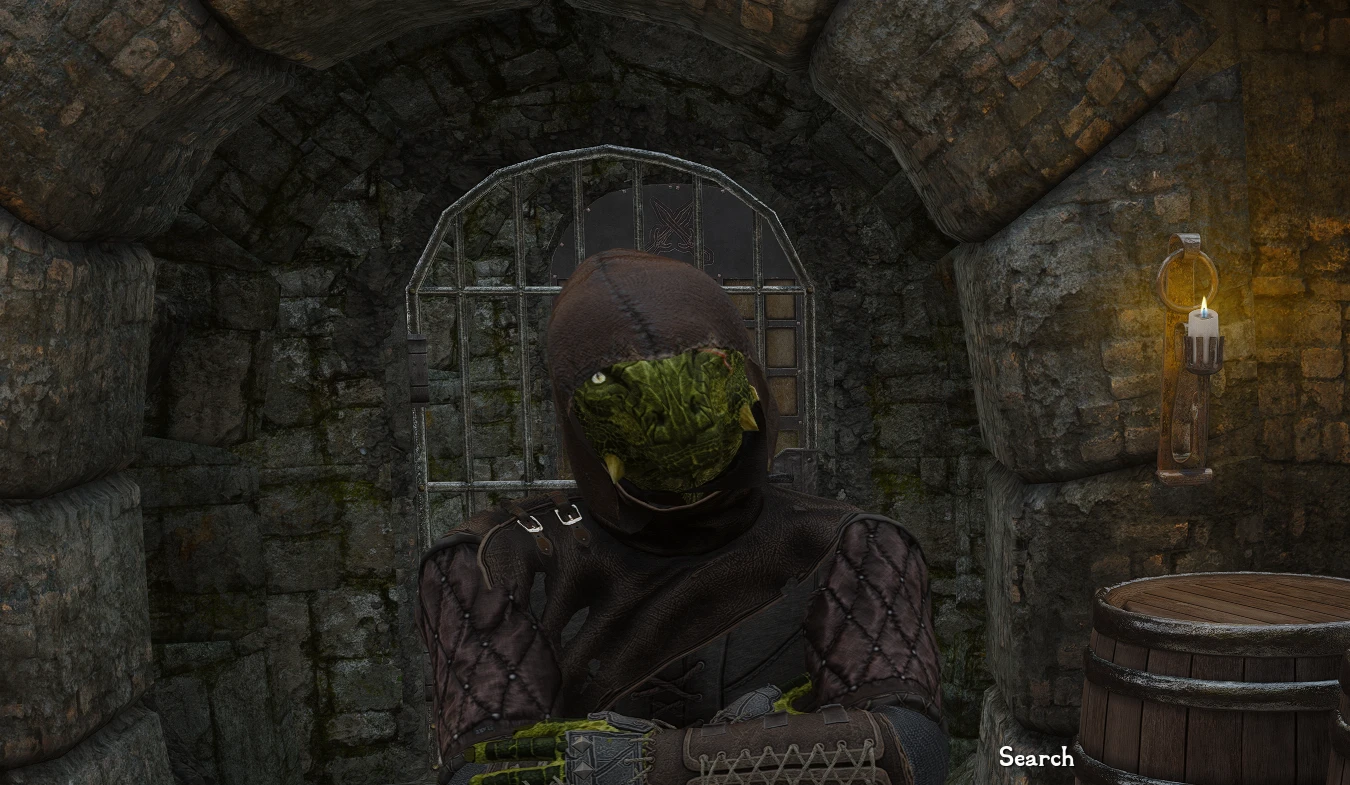Select the Search prompt by the barrel
This screenshot has height=785, width=1350.
coord(1036,758)
